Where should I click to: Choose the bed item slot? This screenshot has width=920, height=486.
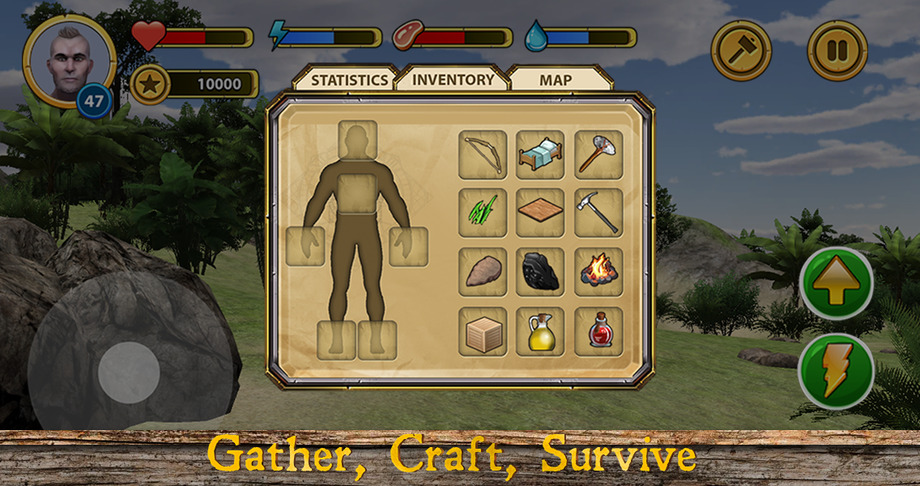tap(540, 155)
